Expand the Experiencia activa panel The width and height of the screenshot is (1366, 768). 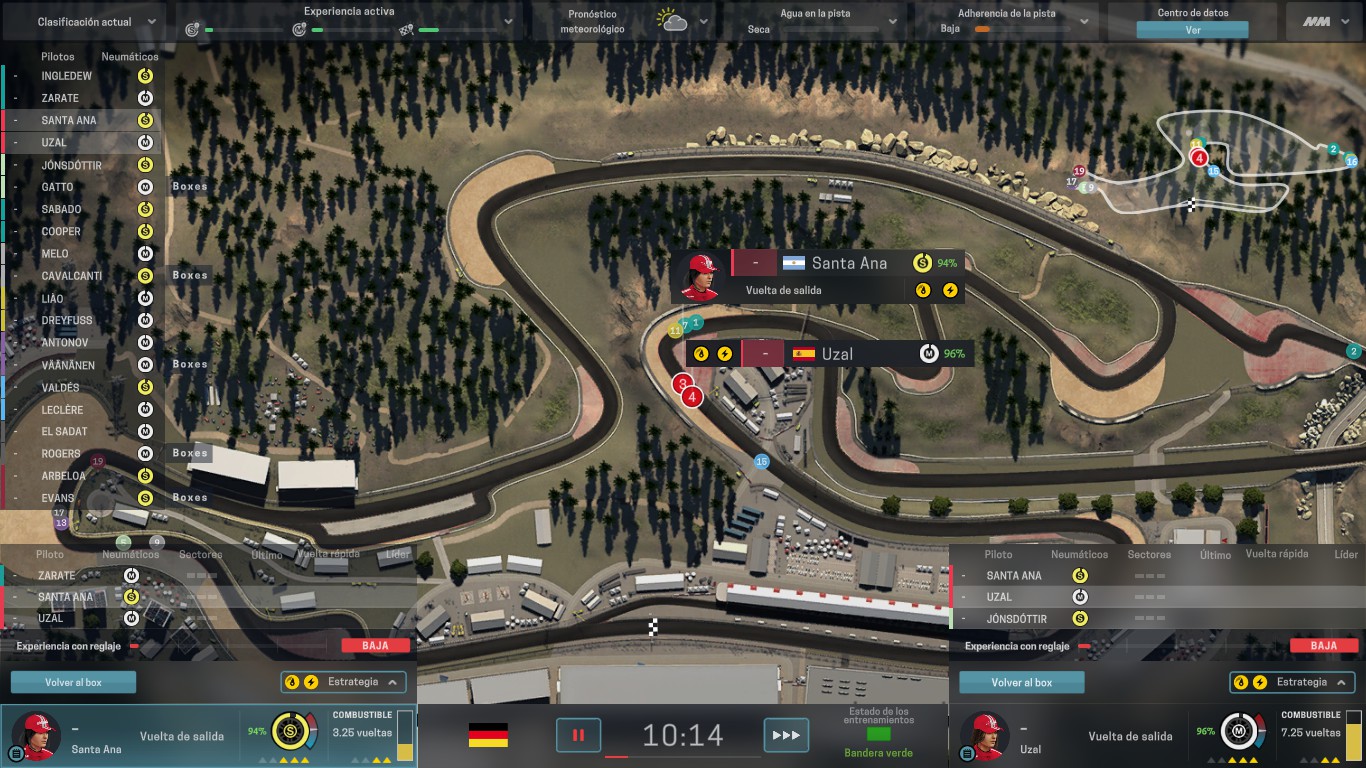click(x=507, y=22)
